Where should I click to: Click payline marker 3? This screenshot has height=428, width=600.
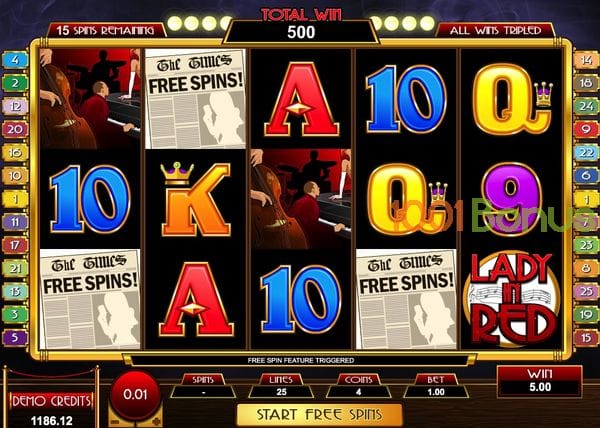pos(16,314)
